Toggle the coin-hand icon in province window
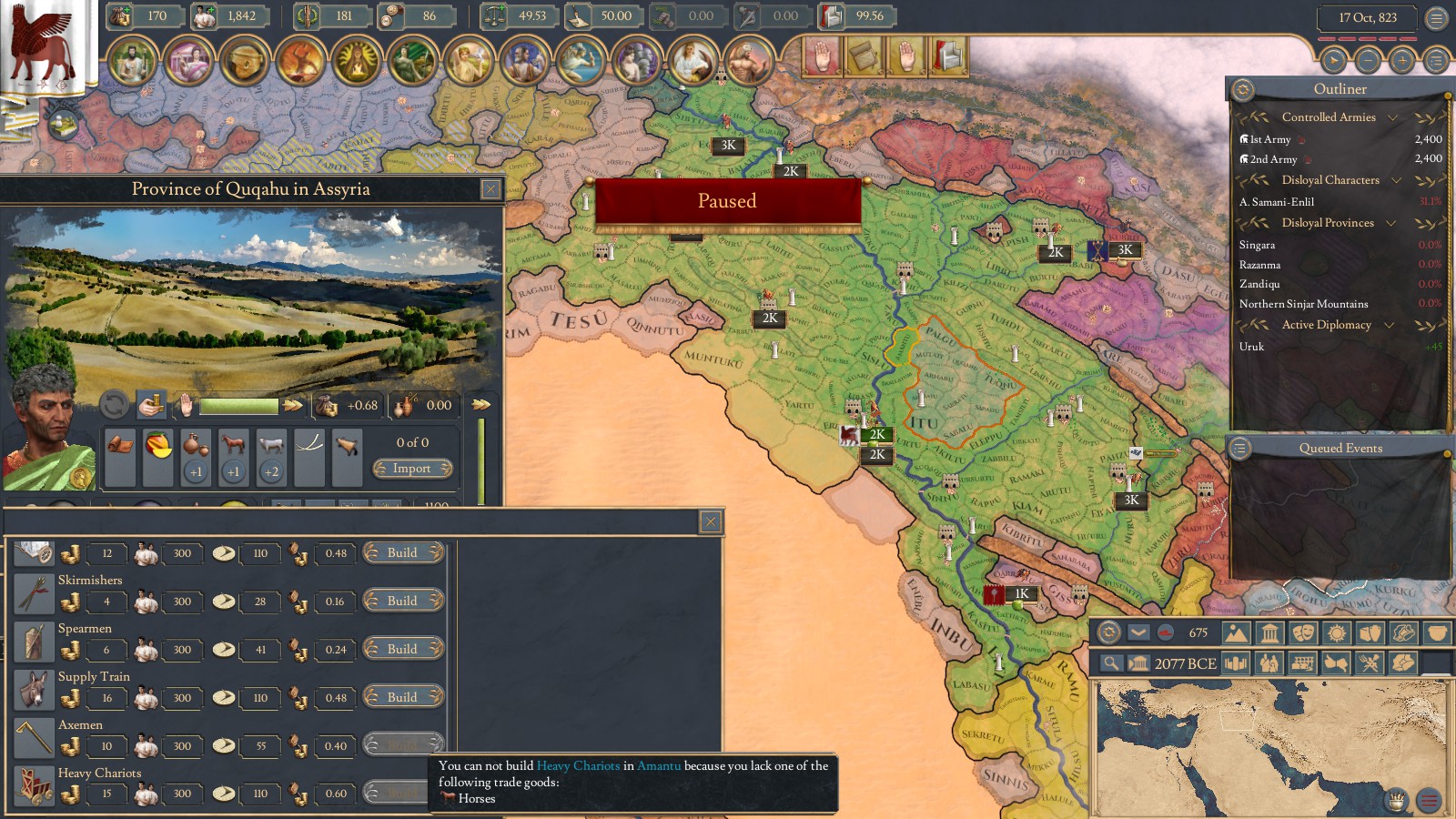1456x819 pixels. (151, 404)
